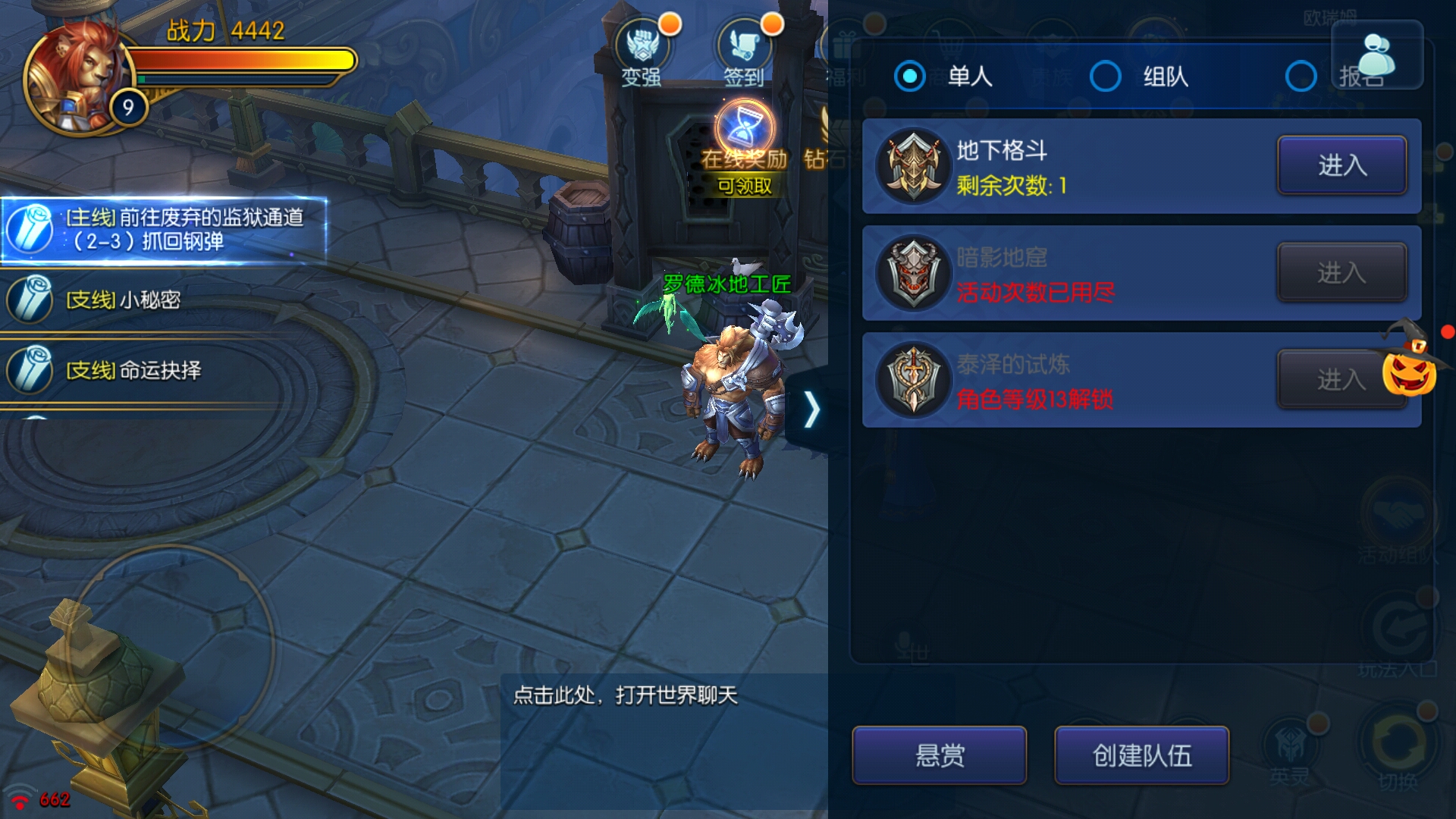Choose the 组队 team radio option
Viewport: 1456px width, 819px height.
(x=1106, y=77)
